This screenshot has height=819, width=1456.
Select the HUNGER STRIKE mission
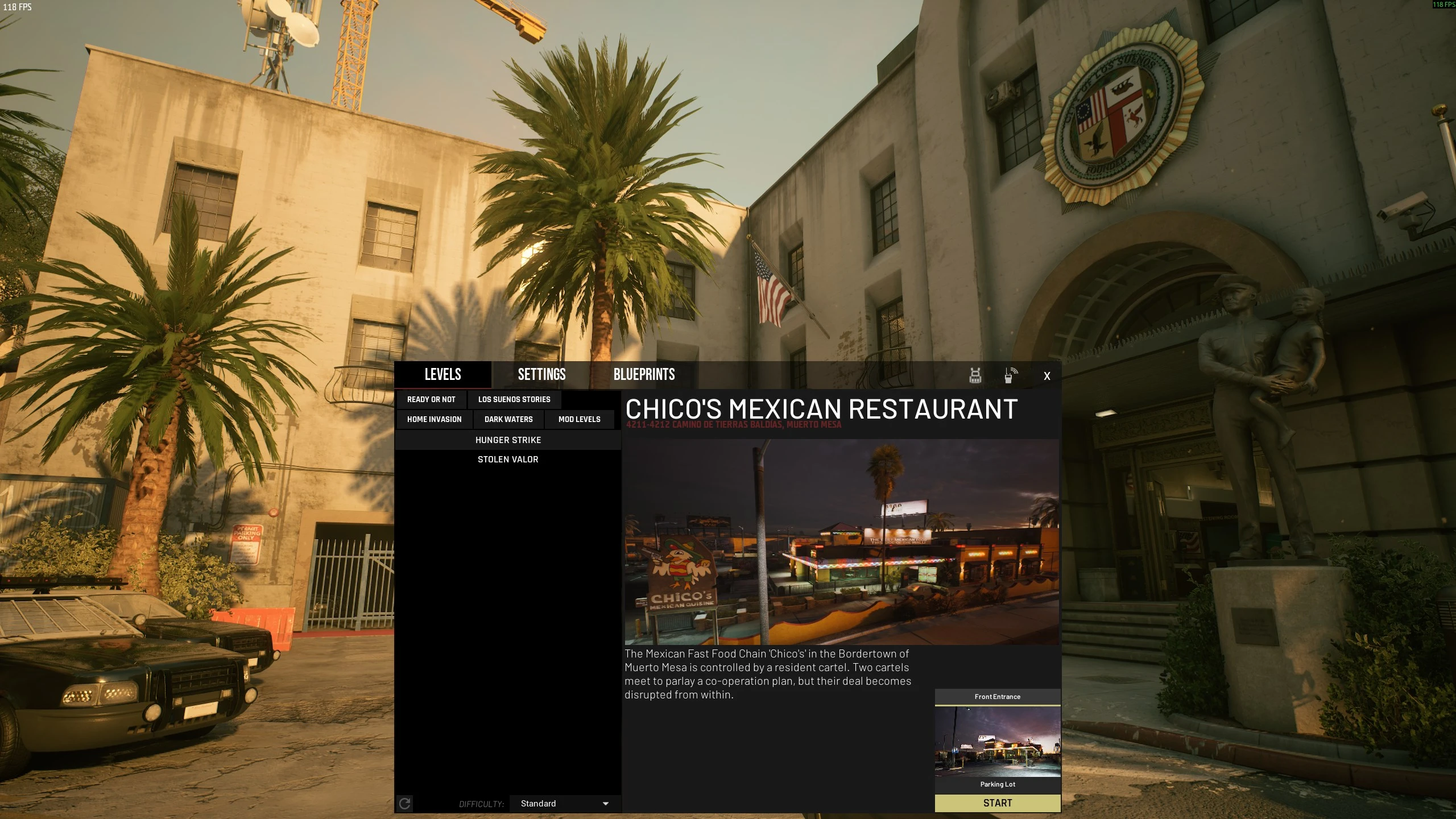(x=508, y=440)
